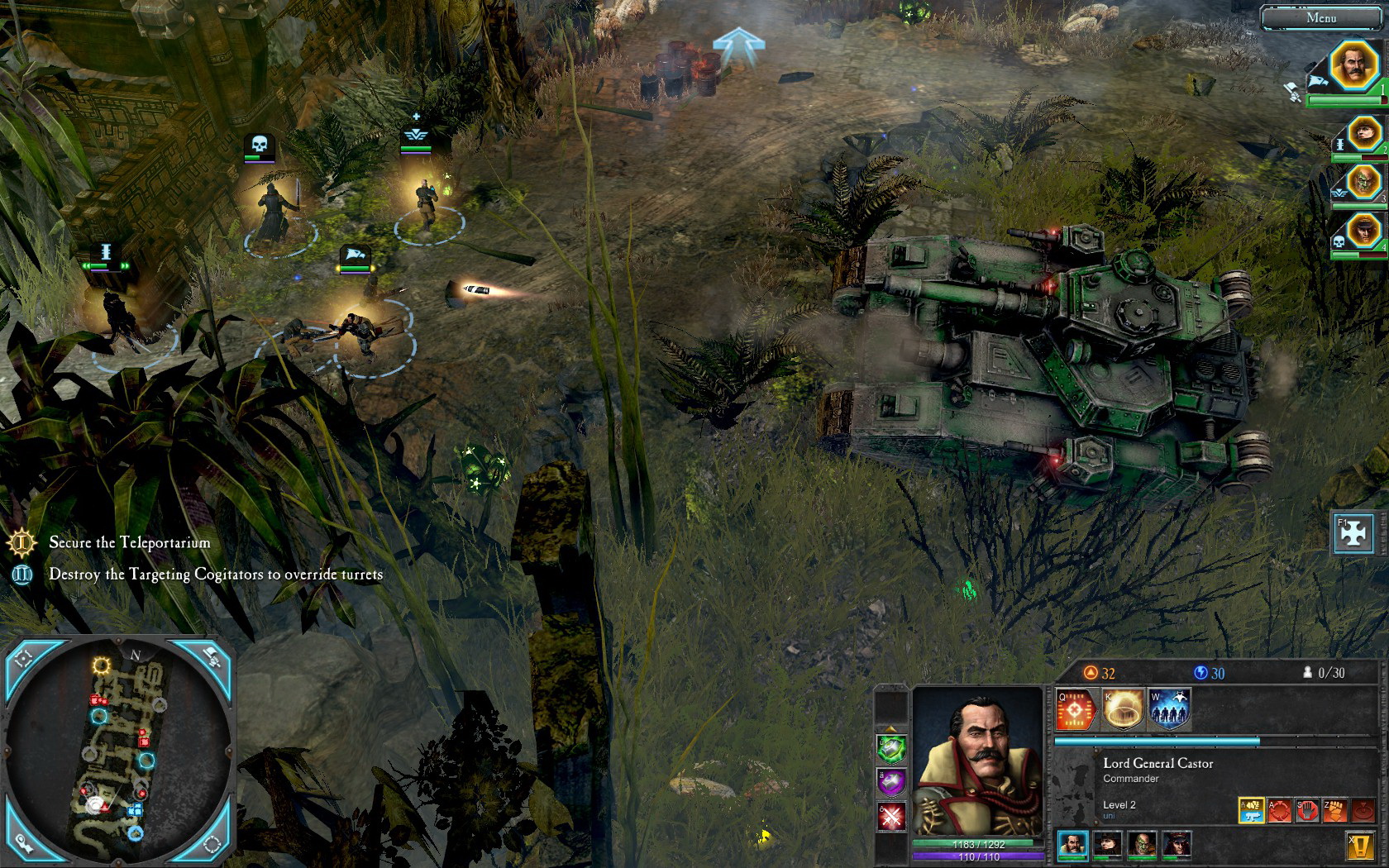Select squad 3 badge with green-faced hero

(x=1364, y=181)
